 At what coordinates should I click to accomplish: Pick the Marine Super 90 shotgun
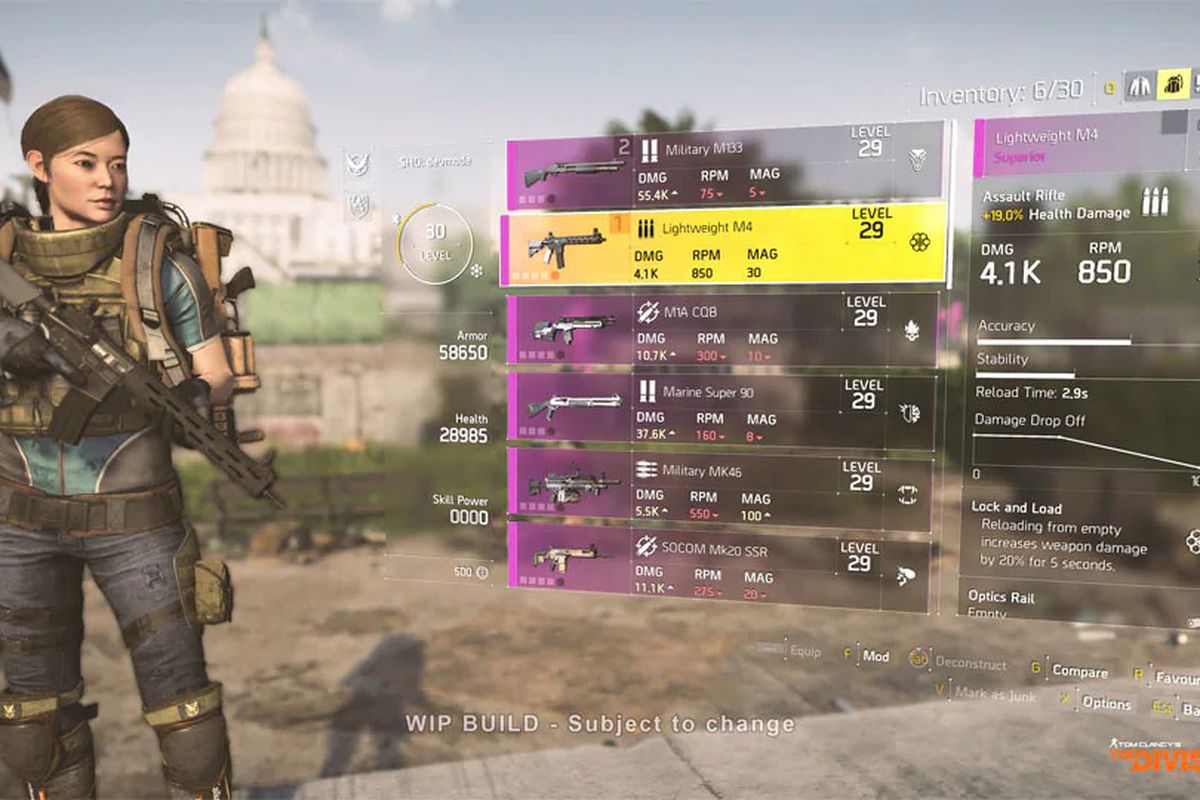click(x=720, y=409)
